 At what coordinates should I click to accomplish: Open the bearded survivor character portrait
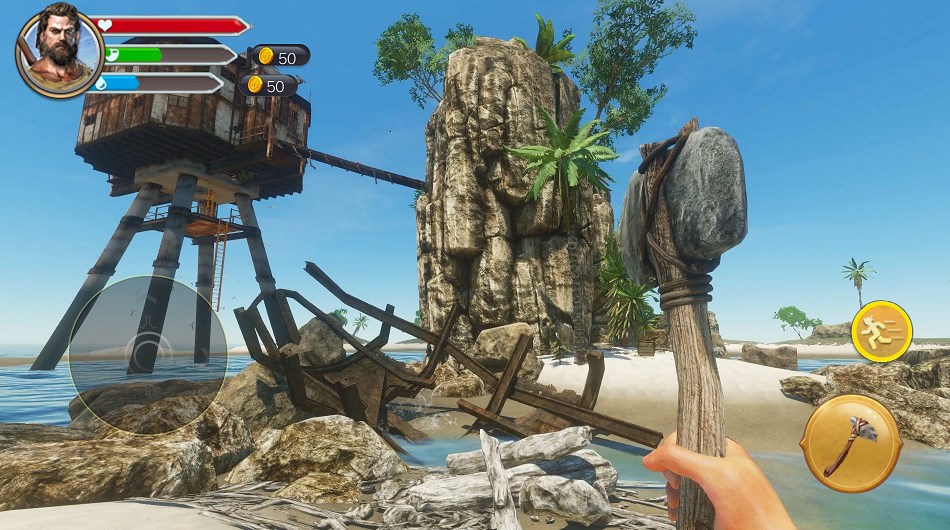click(x=58, y=50)
